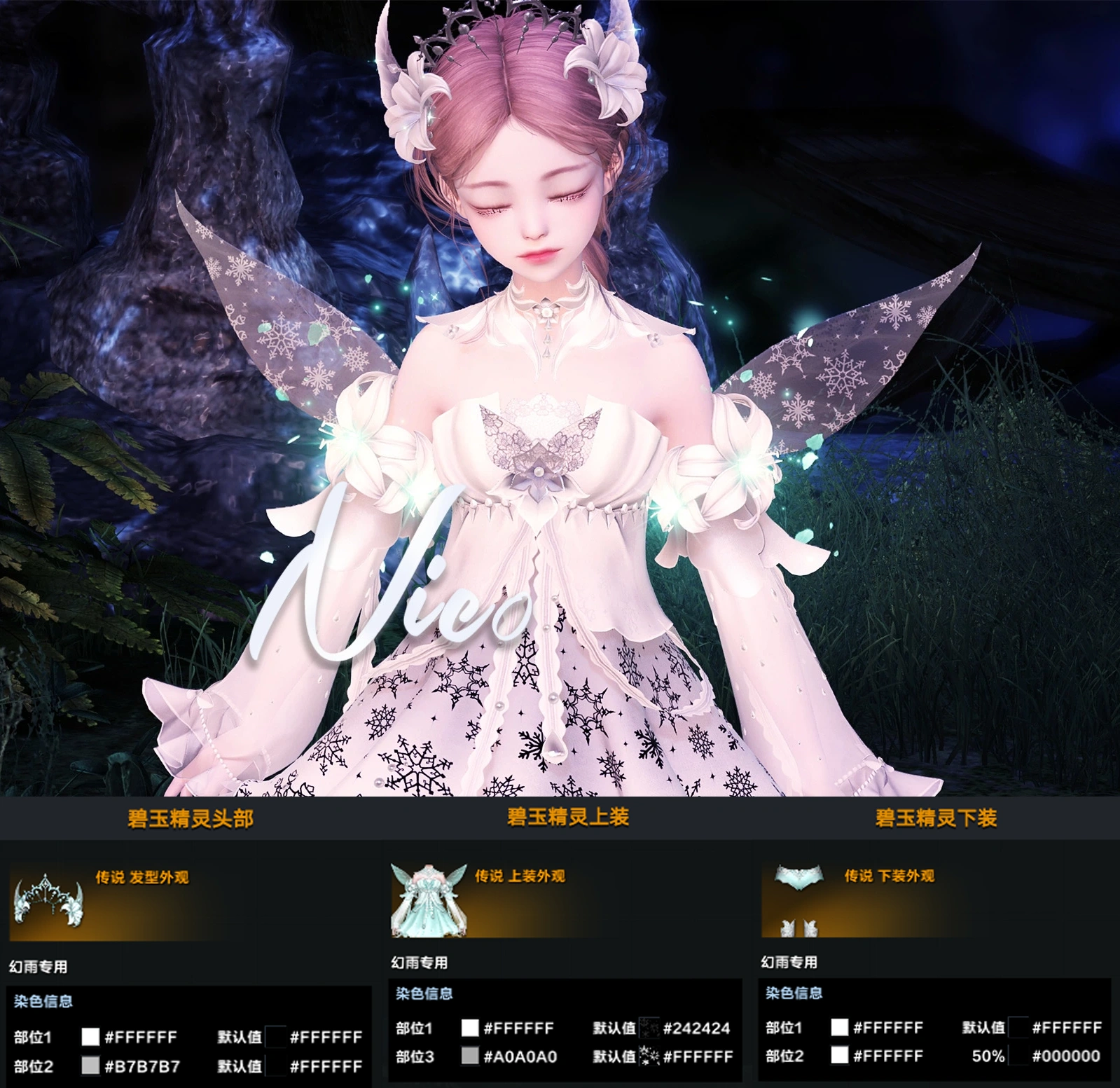Click the snowflake pattern swatch beside #242424
The width and height of the screenshot is (1120, 1088).
651,1028
